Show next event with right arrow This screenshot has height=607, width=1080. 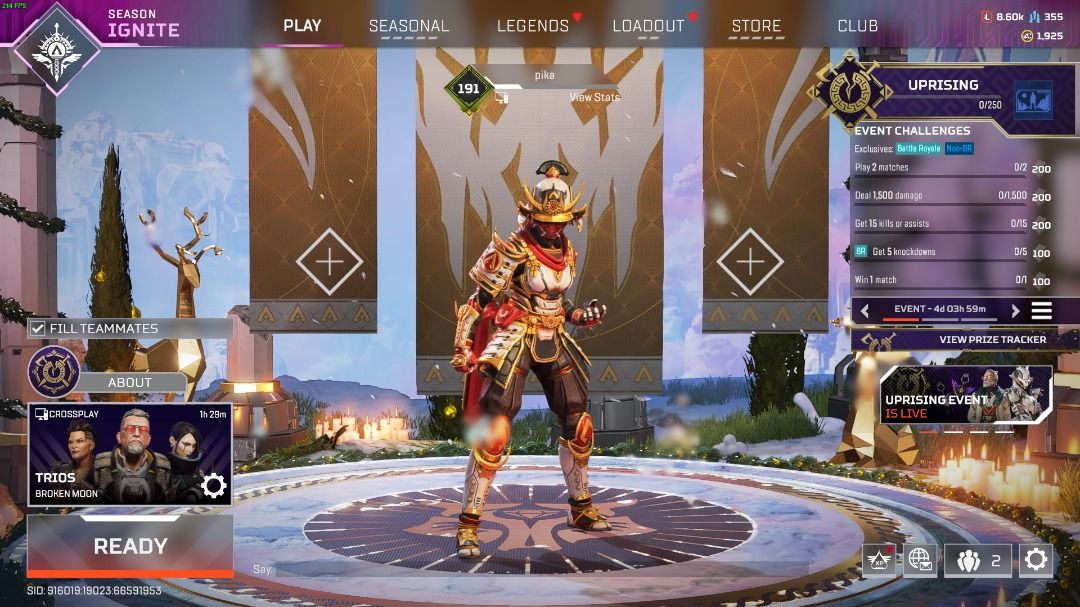pos(1015,310)
